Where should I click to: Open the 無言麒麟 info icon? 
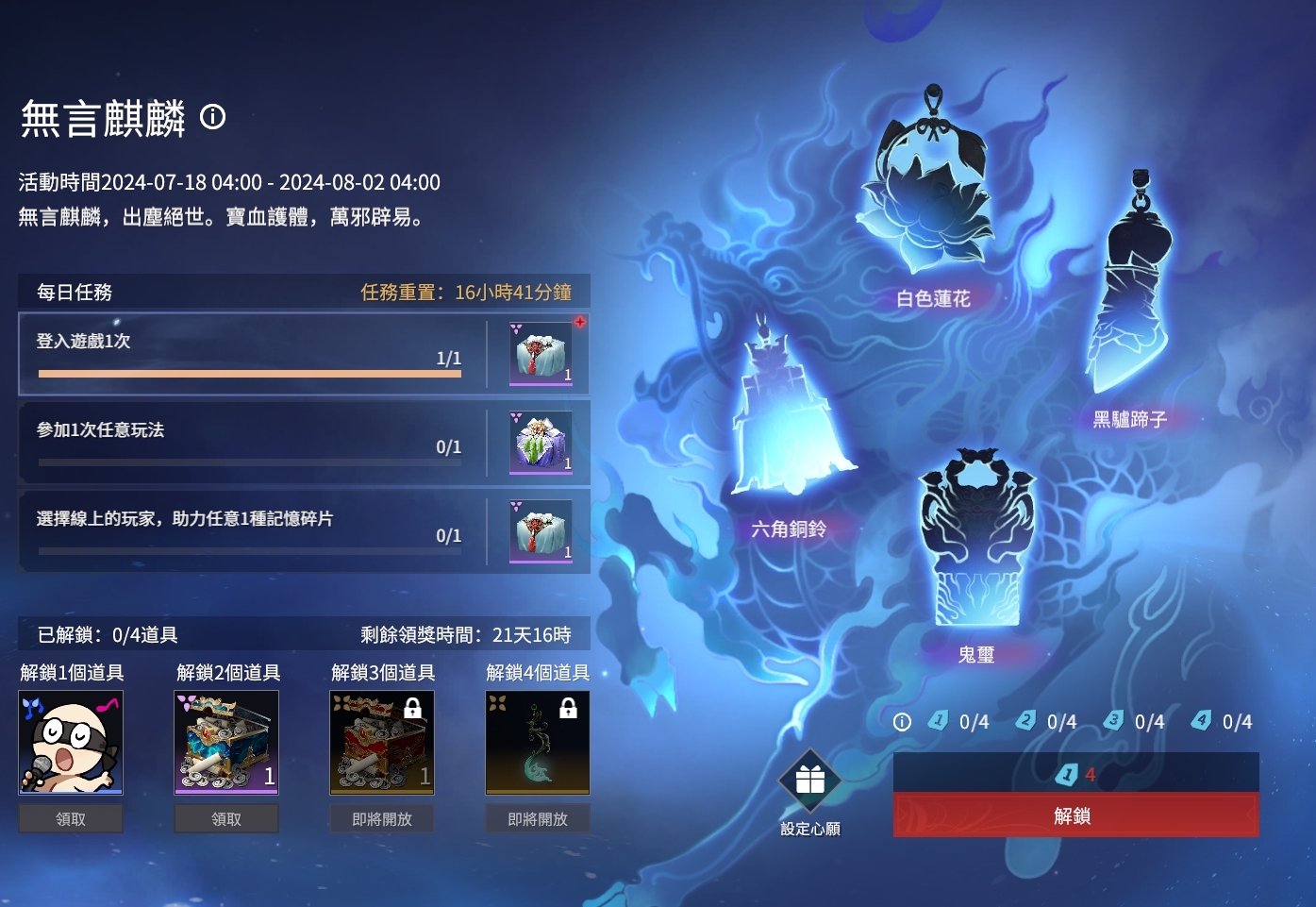212,117
